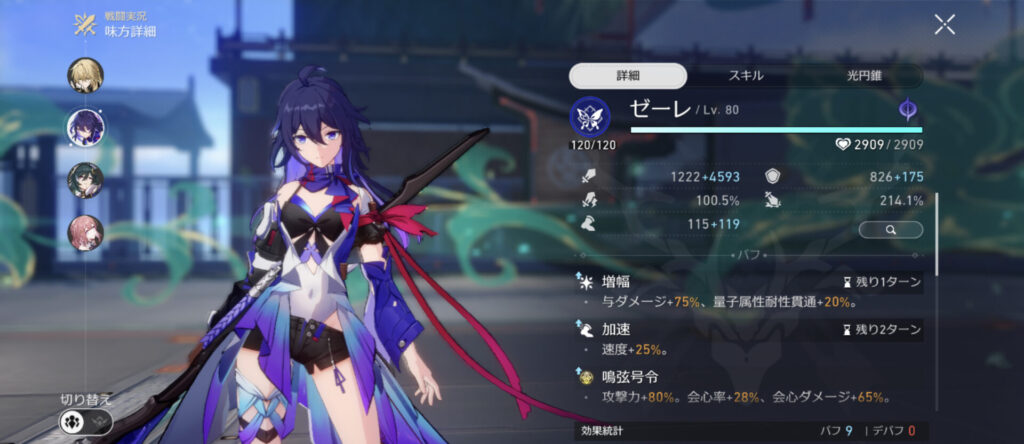
Task: Show the 光円錐 tab
Action: pyautogui.click(x=856, y=76)
